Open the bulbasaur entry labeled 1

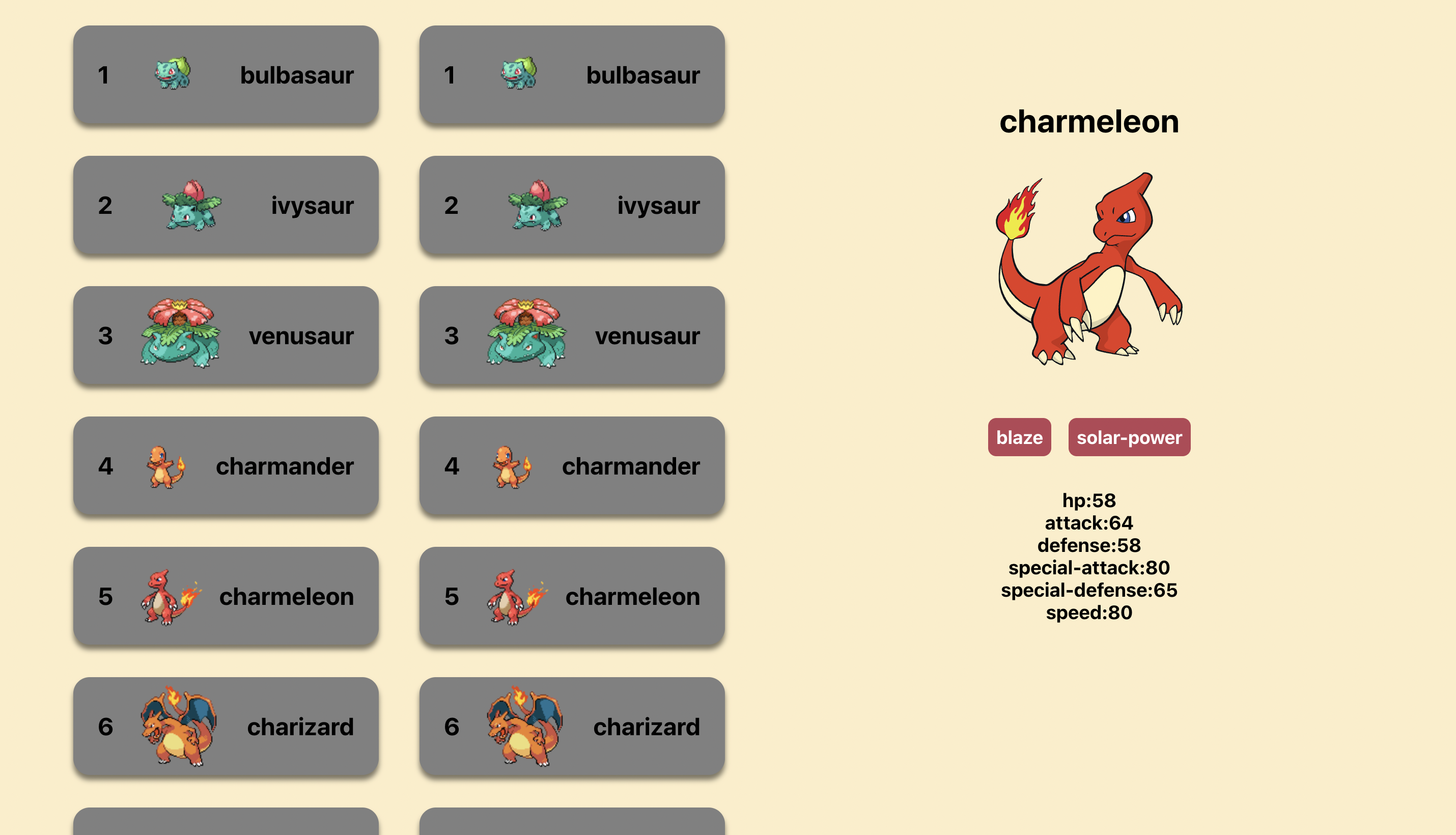click(226, 74)
